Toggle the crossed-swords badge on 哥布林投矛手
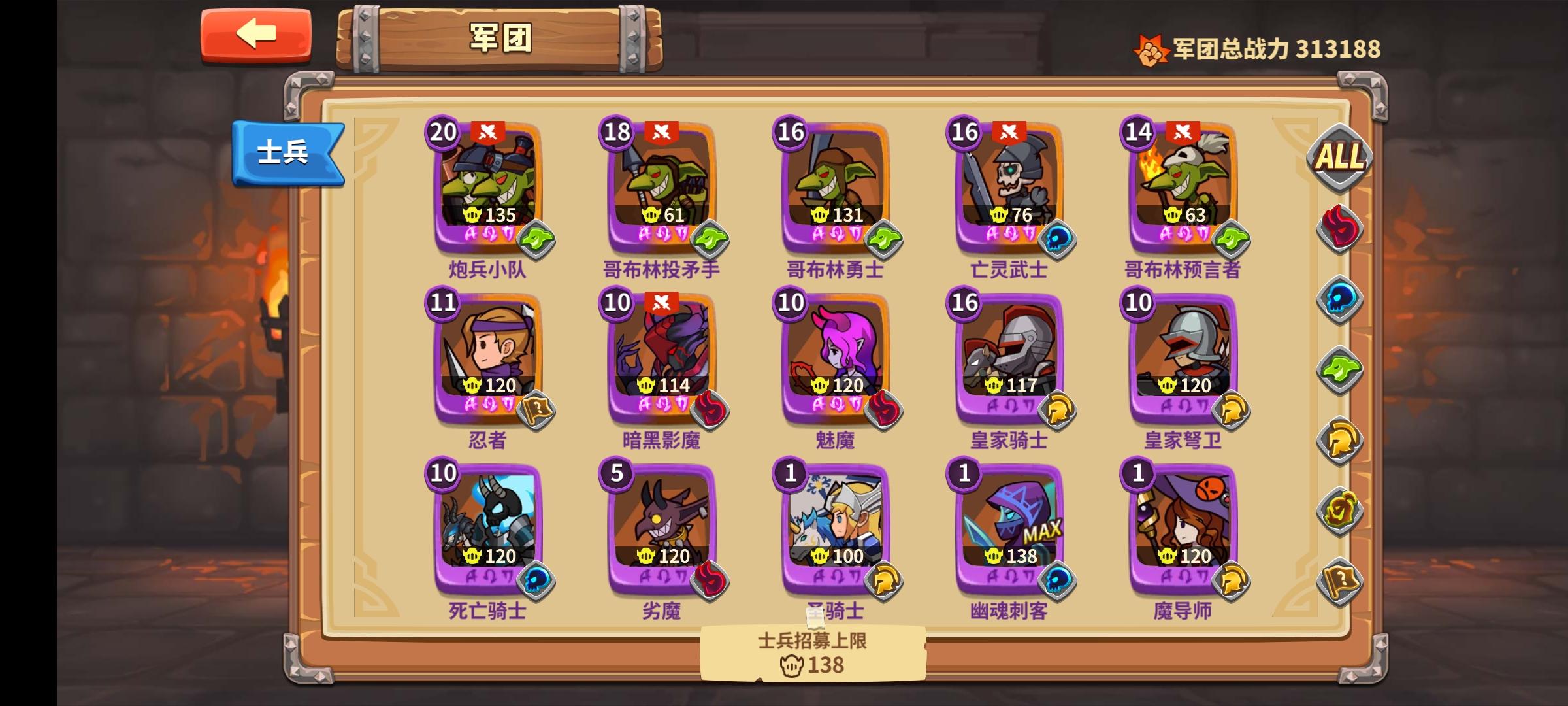 pyautogui.click(x=662, y=131)
